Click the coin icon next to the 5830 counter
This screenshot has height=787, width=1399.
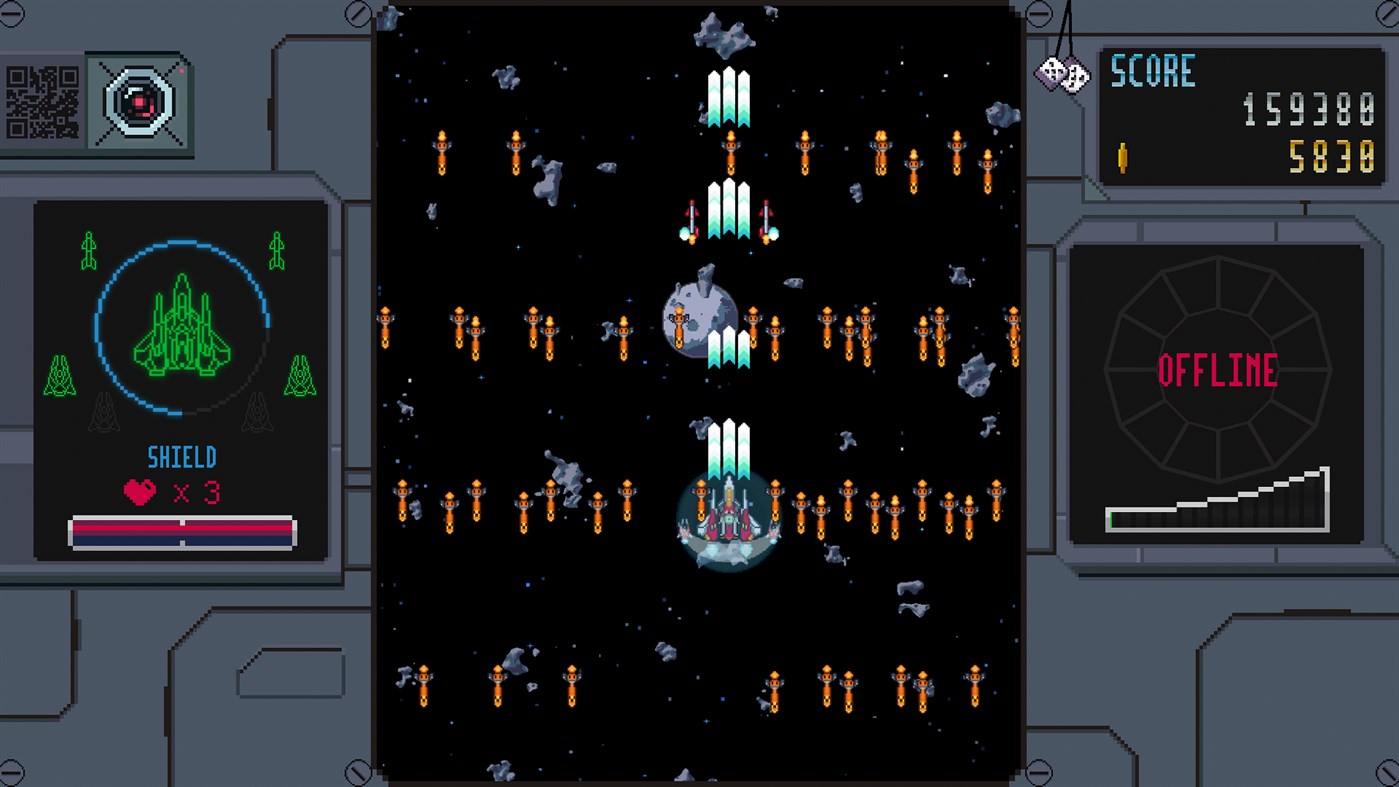click(x=1124, y=158)
